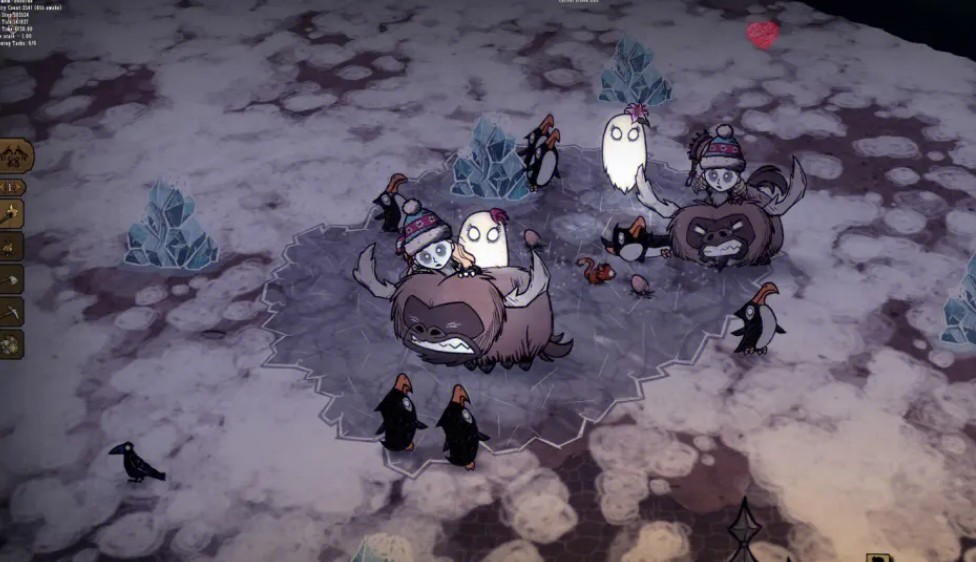The height and width of the screenshot is (562, 976).
Task: Click the rocks recipe slot
Action: (11, 343)
